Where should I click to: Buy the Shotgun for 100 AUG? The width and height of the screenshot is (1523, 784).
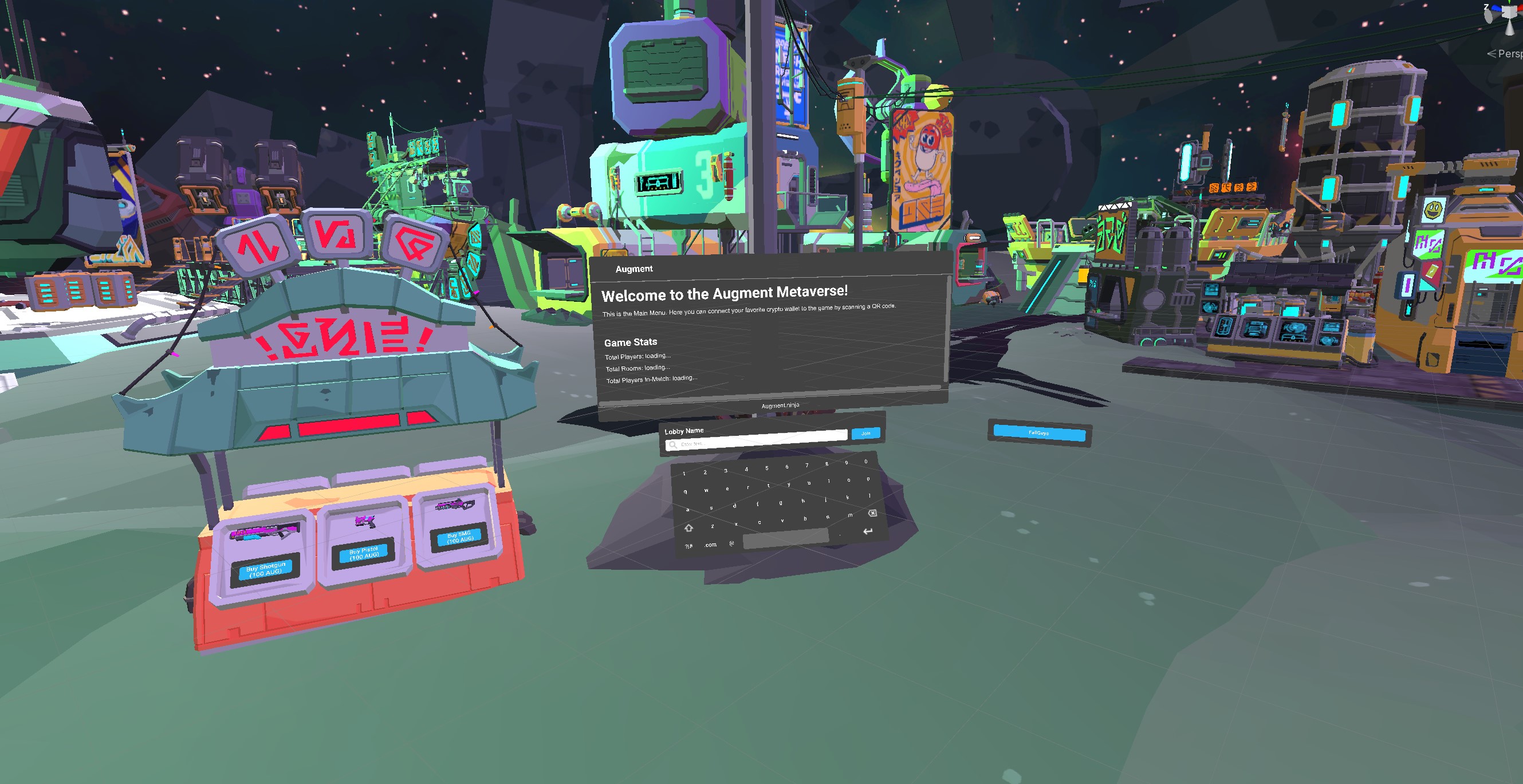265,570
